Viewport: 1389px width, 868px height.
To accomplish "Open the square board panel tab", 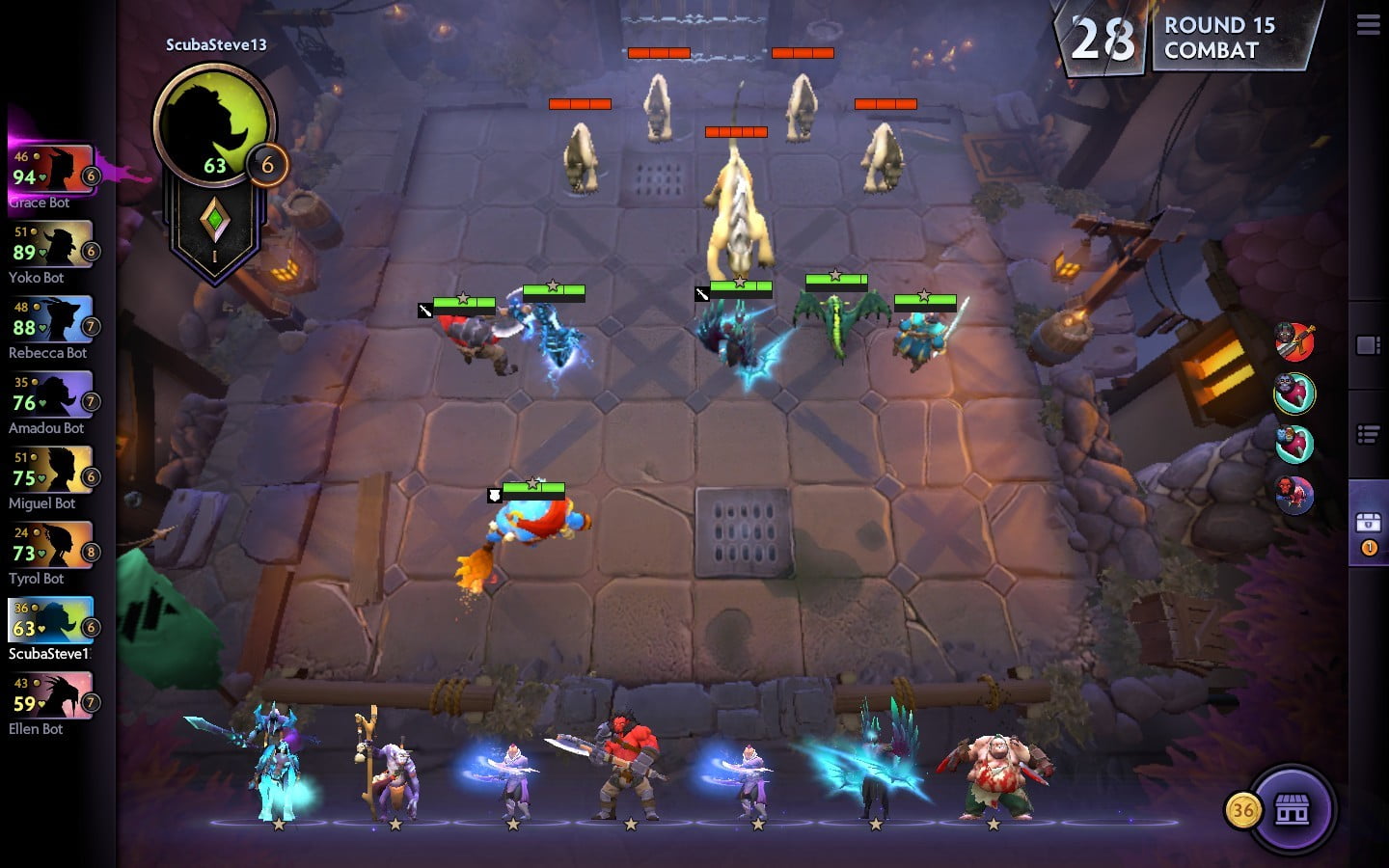I will coord(1368,345).
